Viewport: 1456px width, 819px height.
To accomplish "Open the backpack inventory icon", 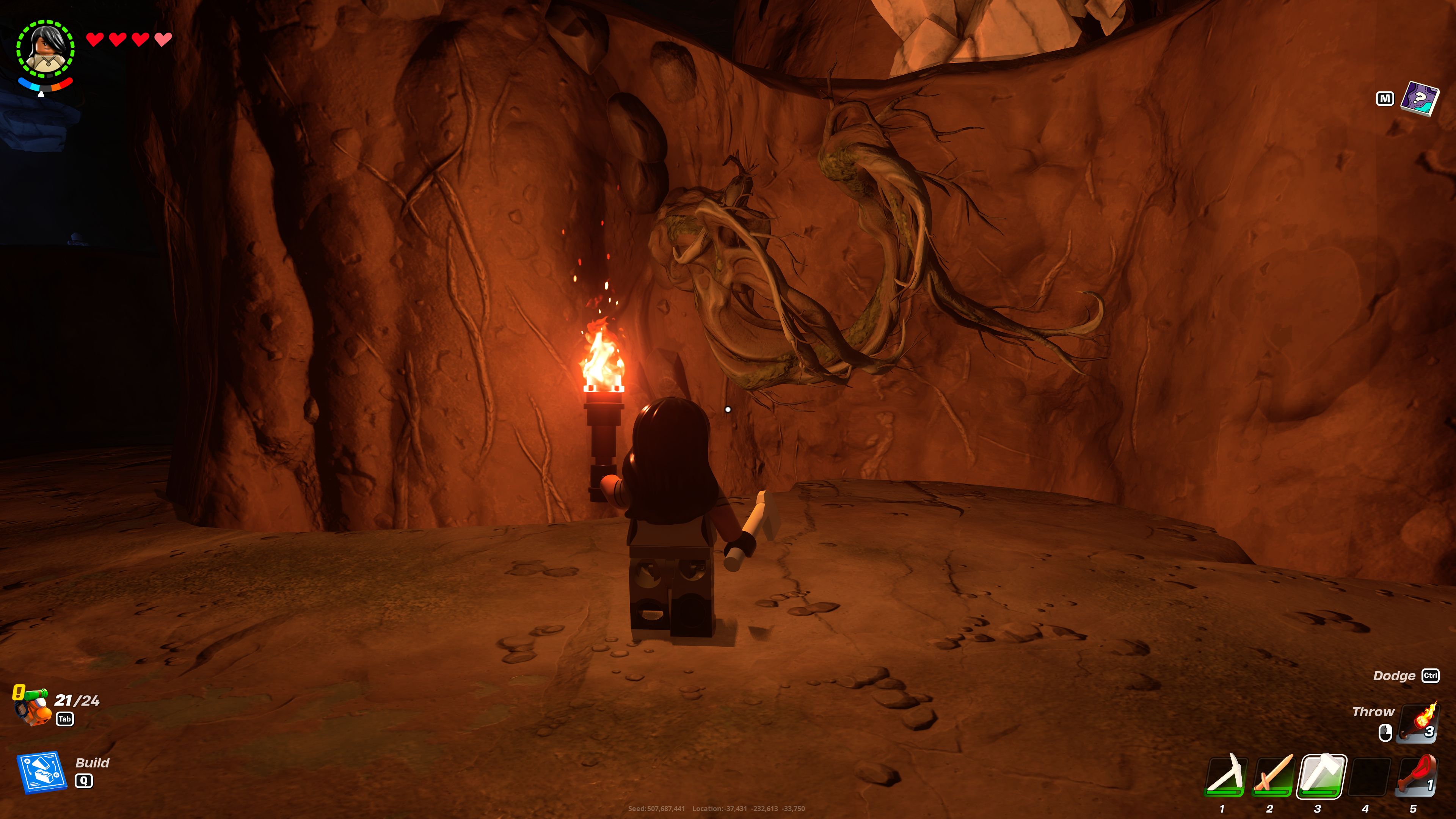I will coord(35,708).
